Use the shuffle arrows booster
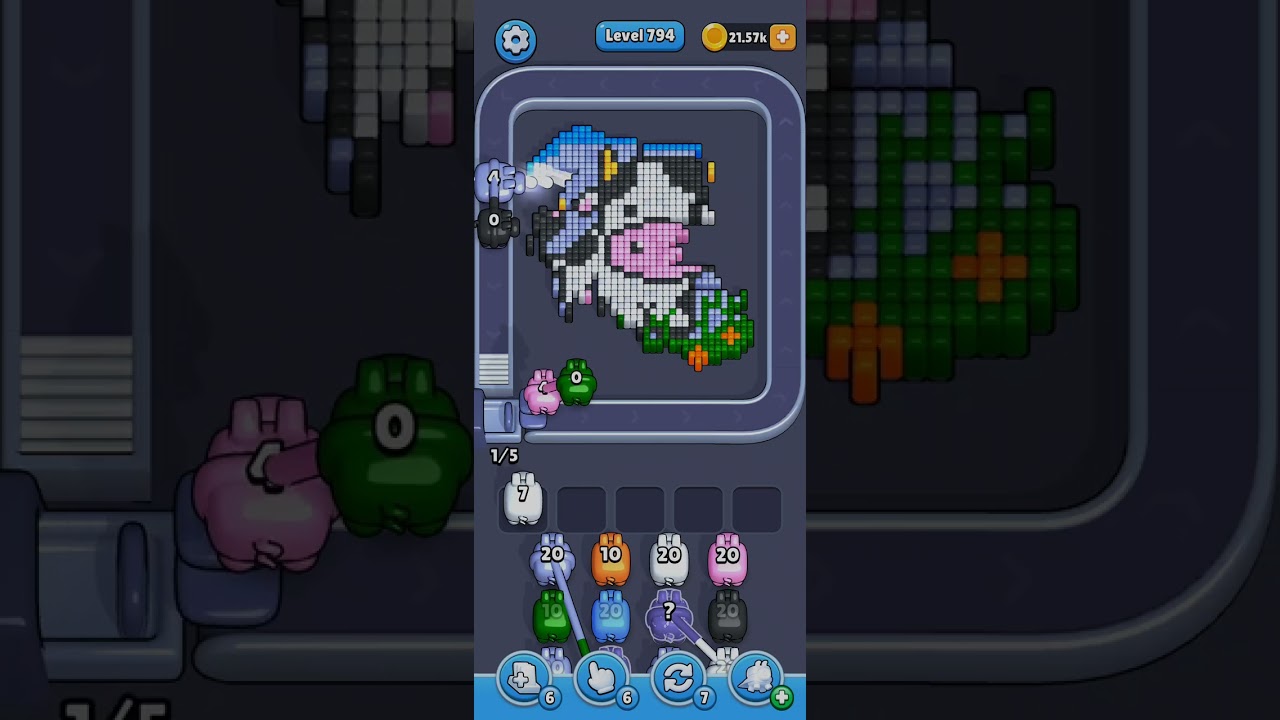This screenshot has height=720, width=1280. click(678, 680)
